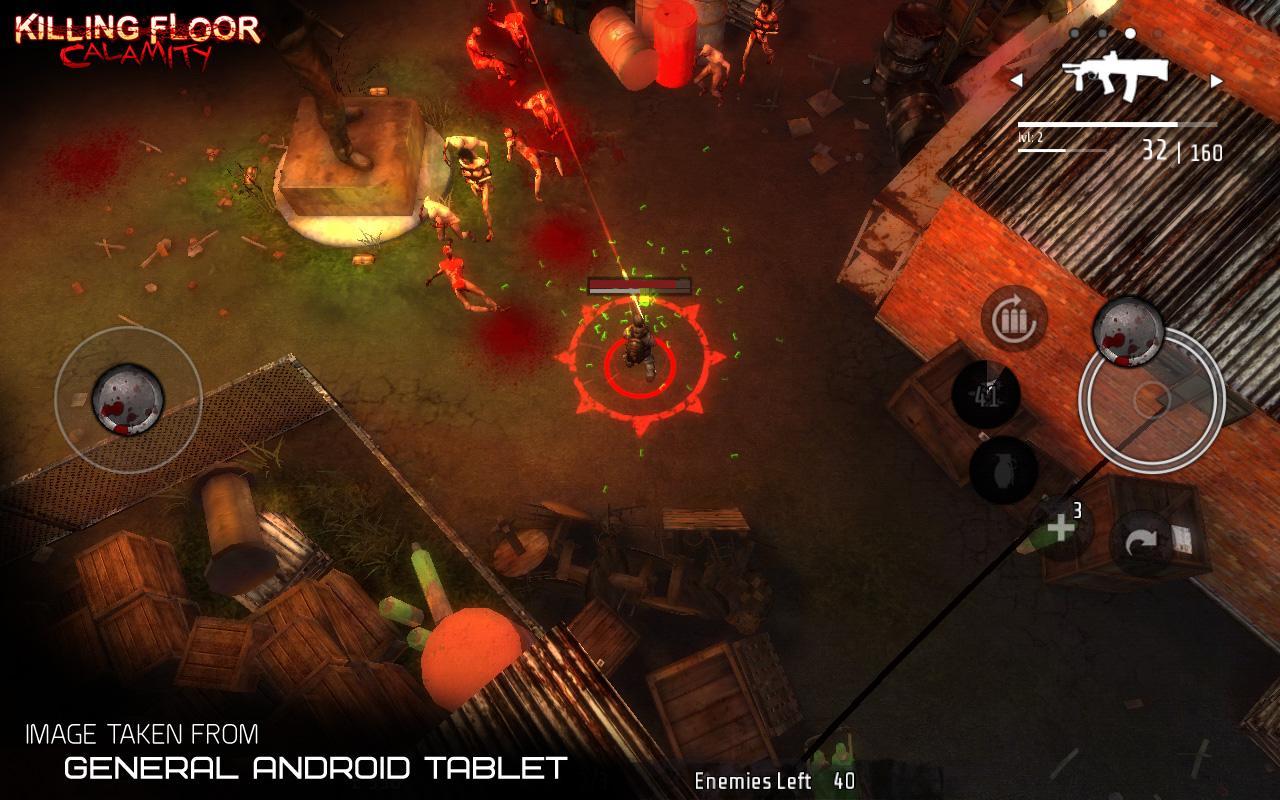
Task: Switch to next weapon with right arrow
Action: click(1216, 80)
